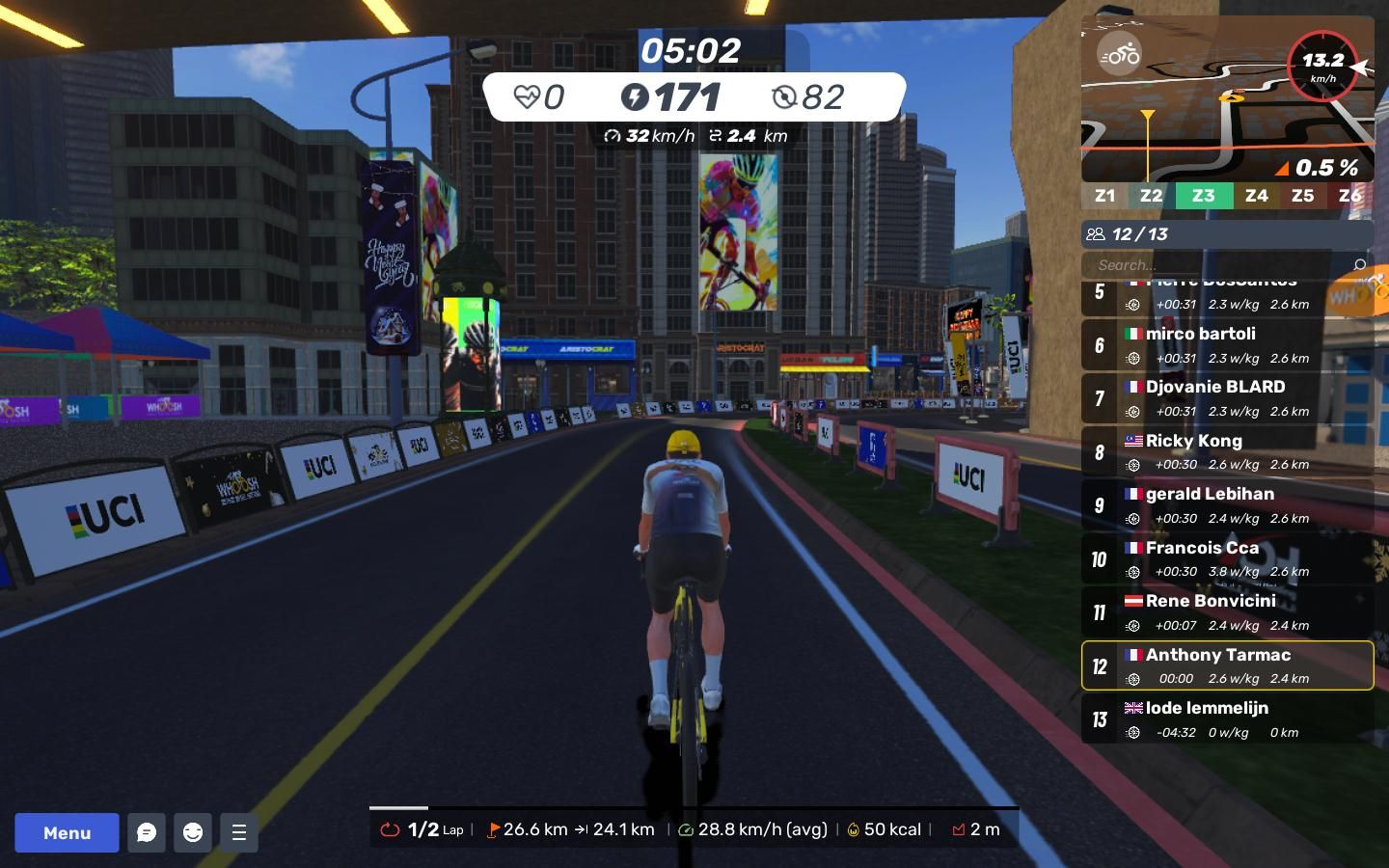1389x868 pixels.
Task: Select gerald Lebihan in rider list
Action: click(1227, 505)
